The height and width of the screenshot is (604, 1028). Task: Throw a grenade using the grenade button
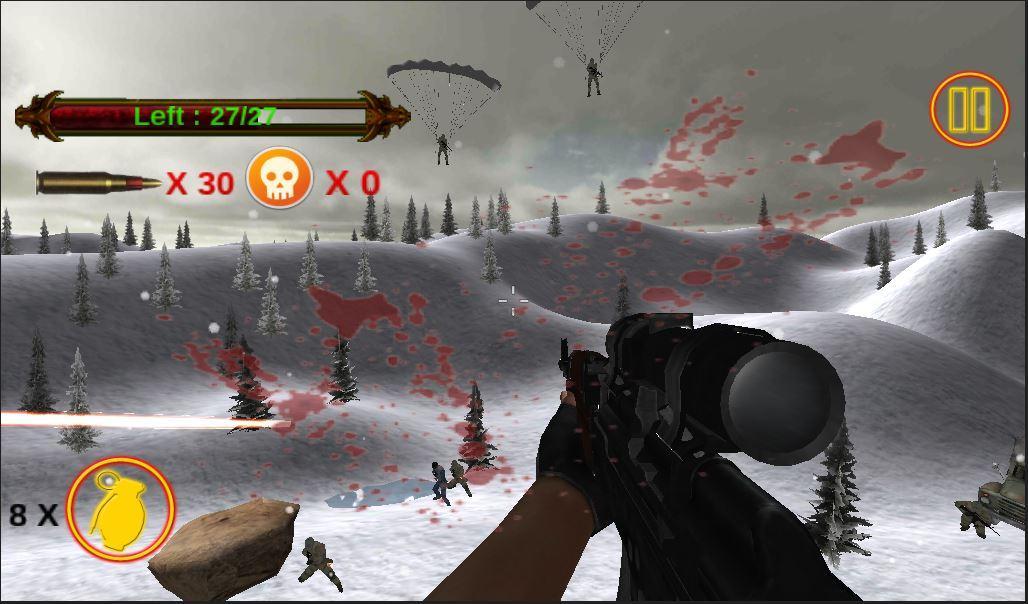(120, 509)
